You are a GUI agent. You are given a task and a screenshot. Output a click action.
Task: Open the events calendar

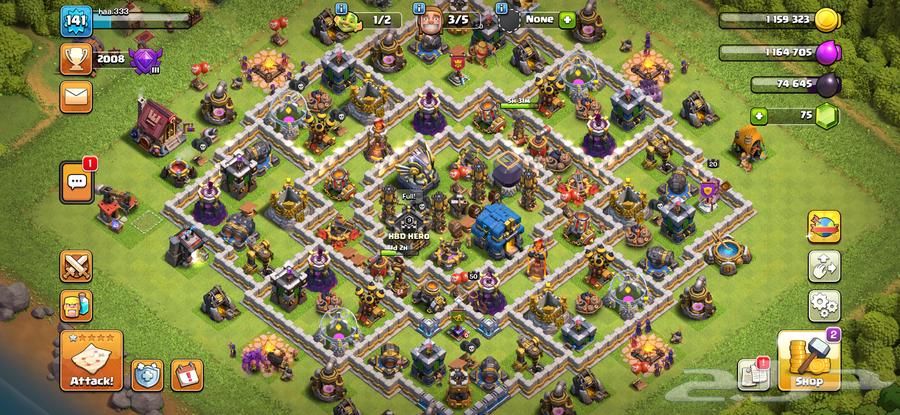[x=186, y=374]
